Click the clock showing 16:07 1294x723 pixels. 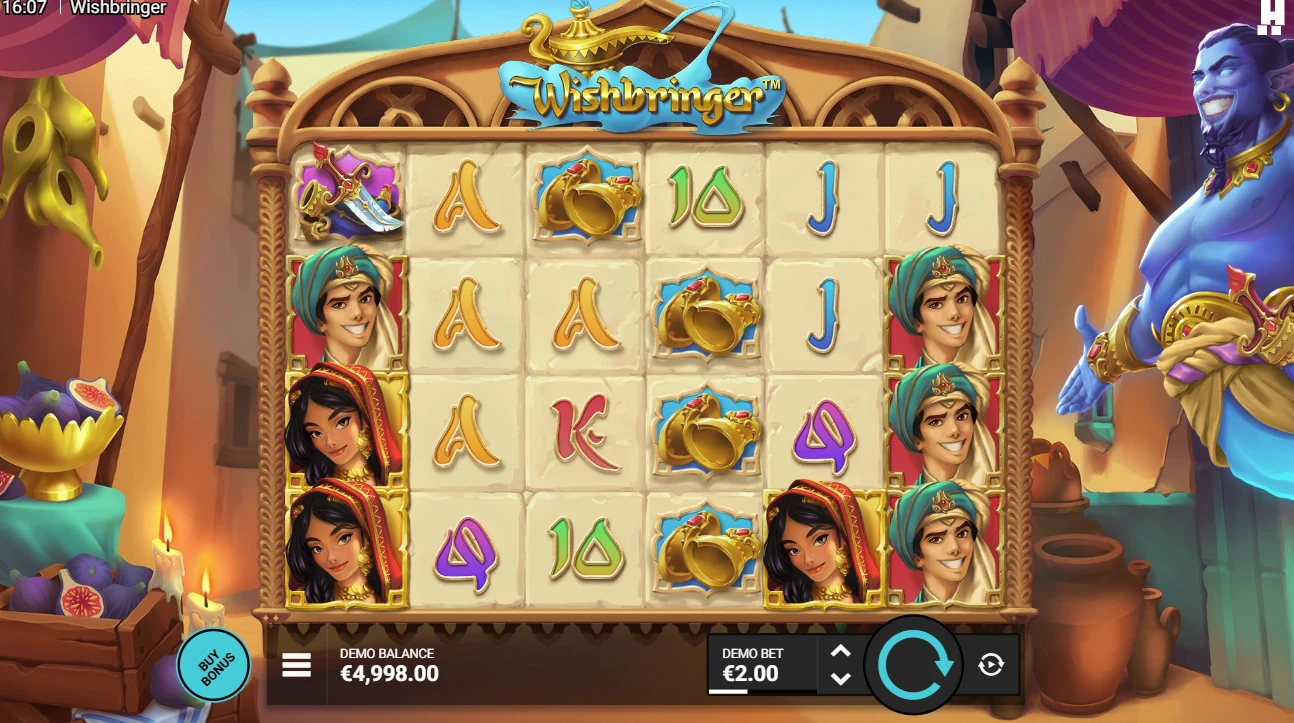click(22, 8)
